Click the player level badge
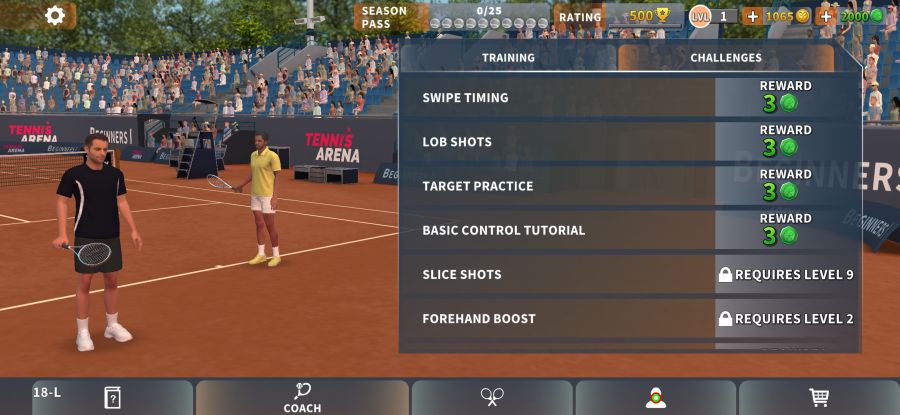Image resolution: width=900 pixels, height=415 pixels. 701,16
